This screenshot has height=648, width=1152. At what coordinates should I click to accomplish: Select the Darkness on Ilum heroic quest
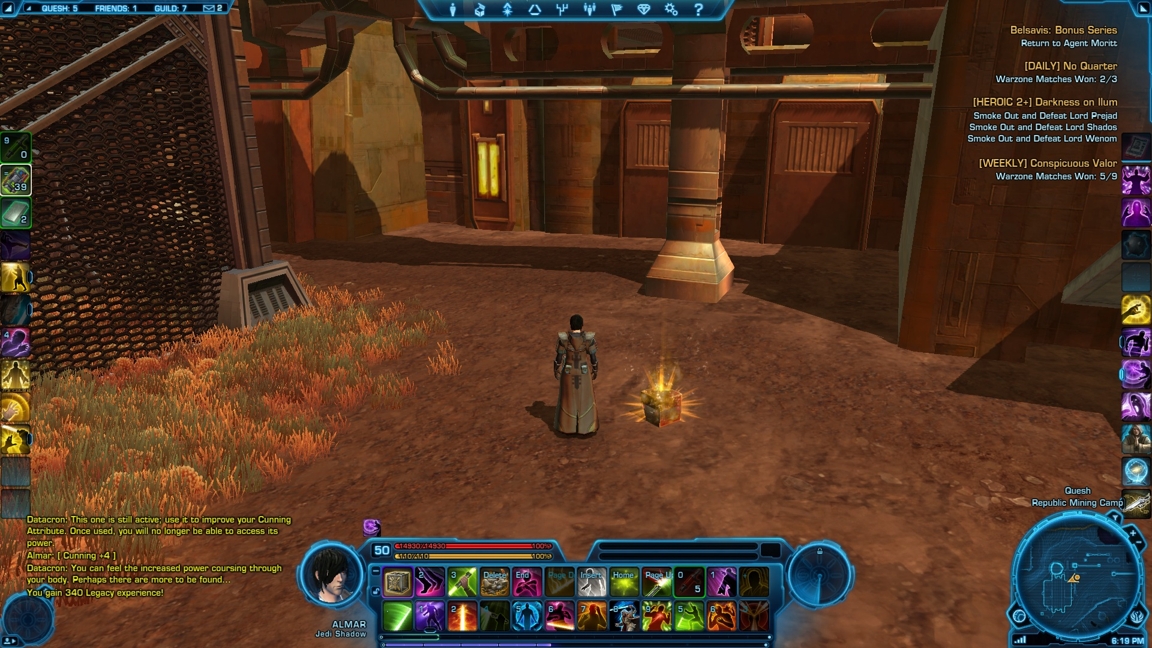click(x=1045, y=102)
